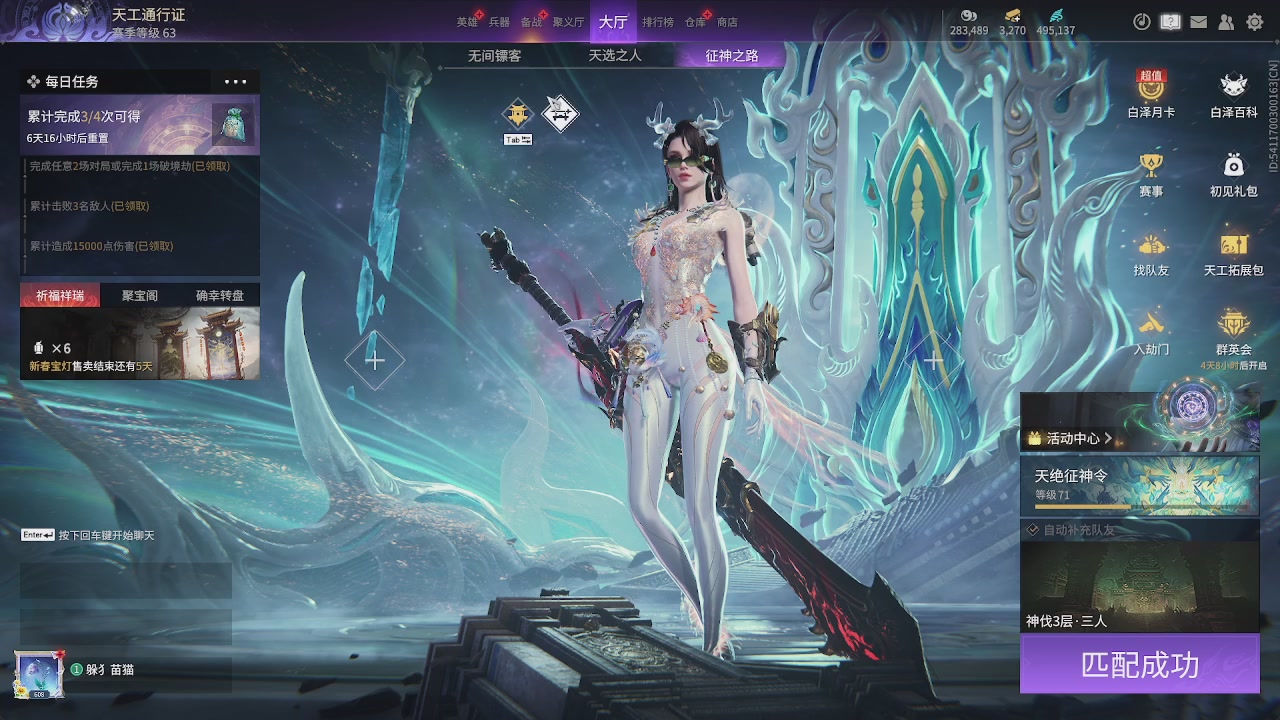Viewport: 1280px width, 720px height.
Task: Open the 排行榜 leaderboard
Action: pos(657,22)
